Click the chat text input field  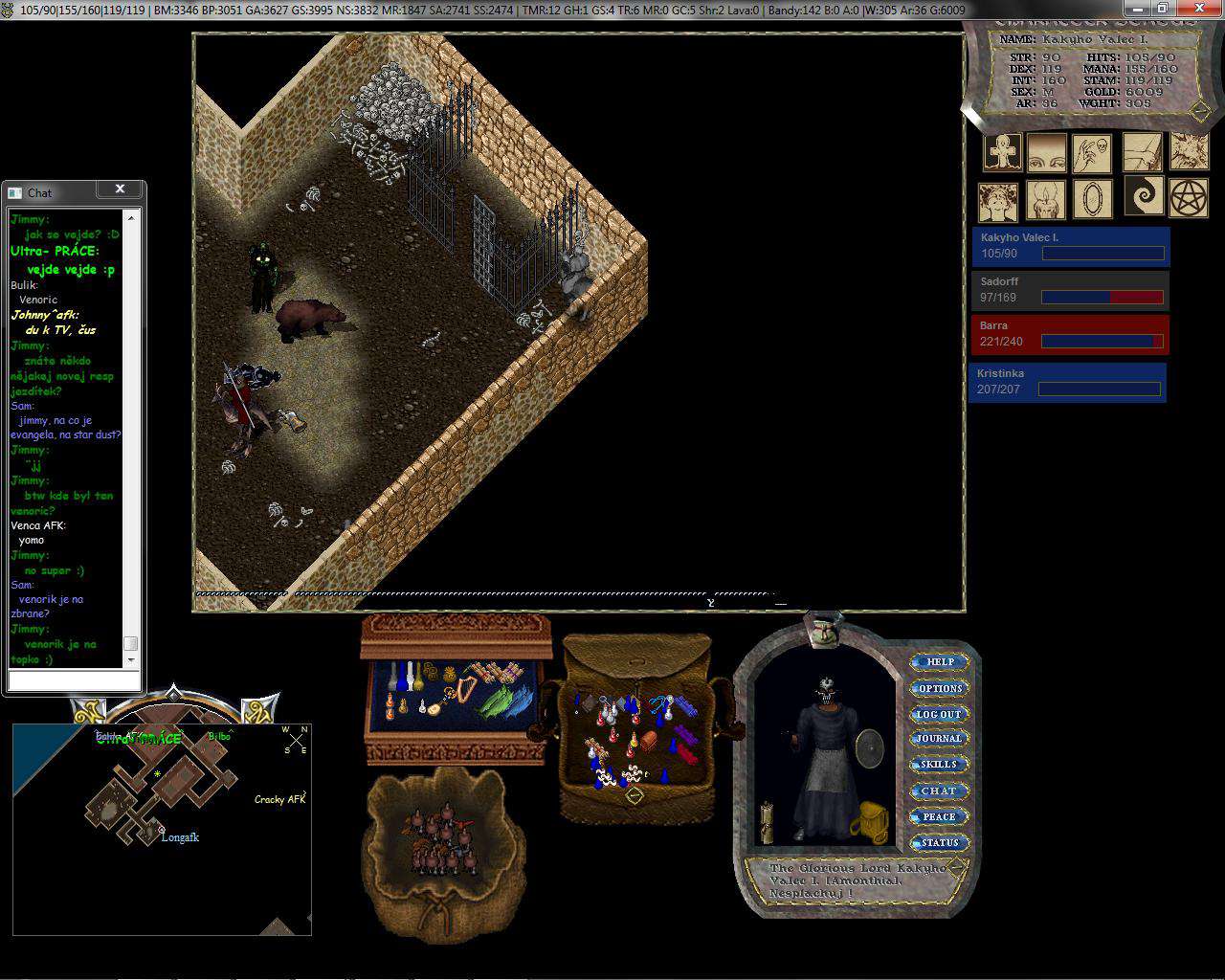[x=74, y=680]
